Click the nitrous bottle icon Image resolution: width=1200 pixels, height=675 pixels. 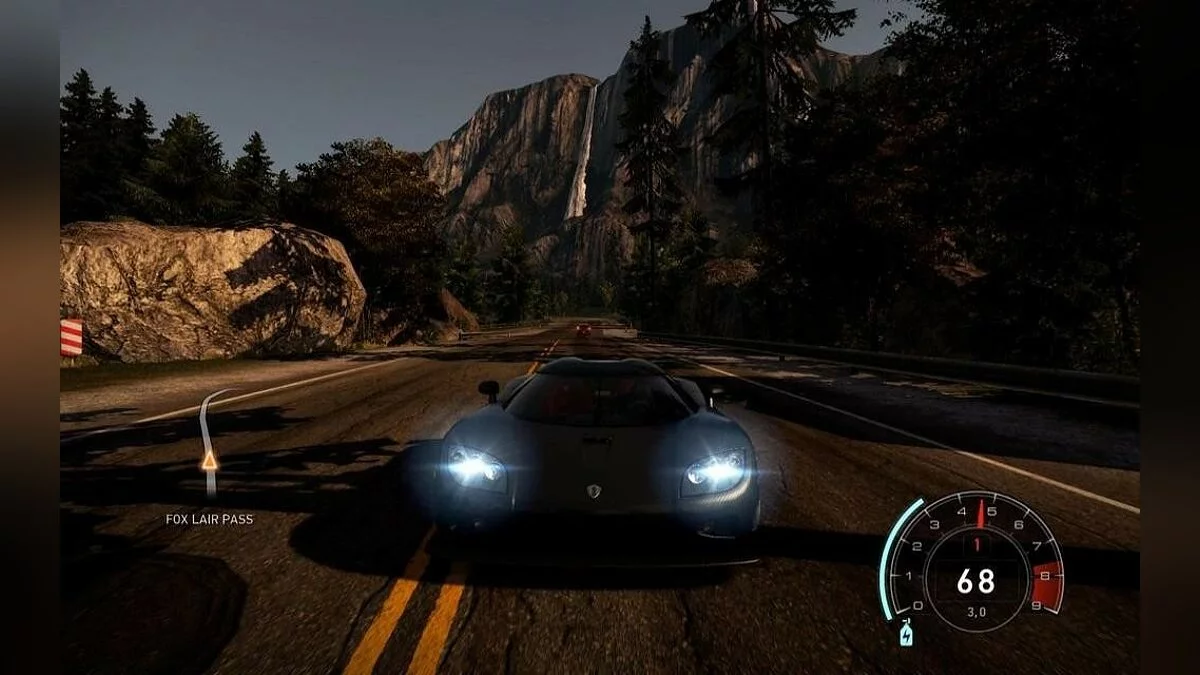click(x=906, y=634)
